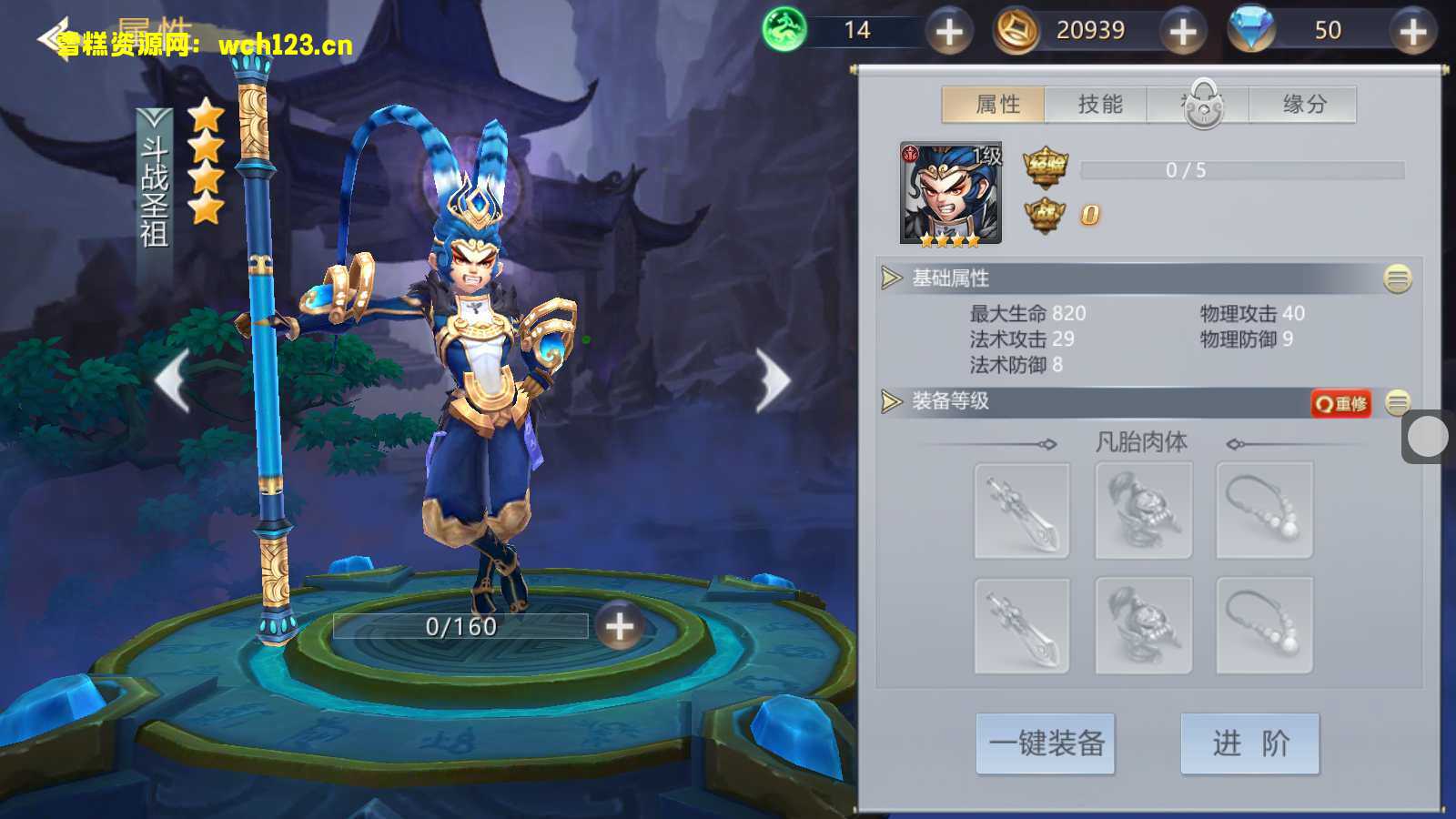Screen dimensions: 1456x819
Task: Toggle the panel collapse handle on right edge
Action: click(x=1427, y=436)
